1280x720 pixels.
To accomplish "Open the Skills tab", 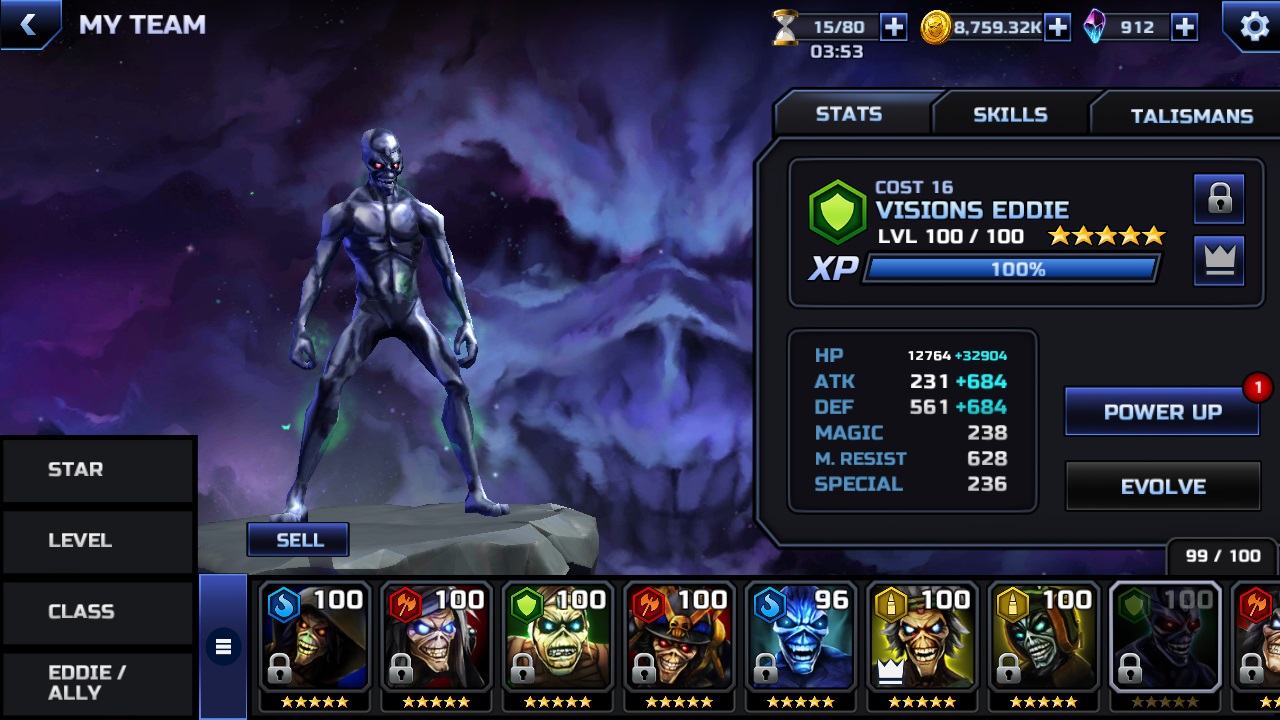I will (x=1010, y=115).
